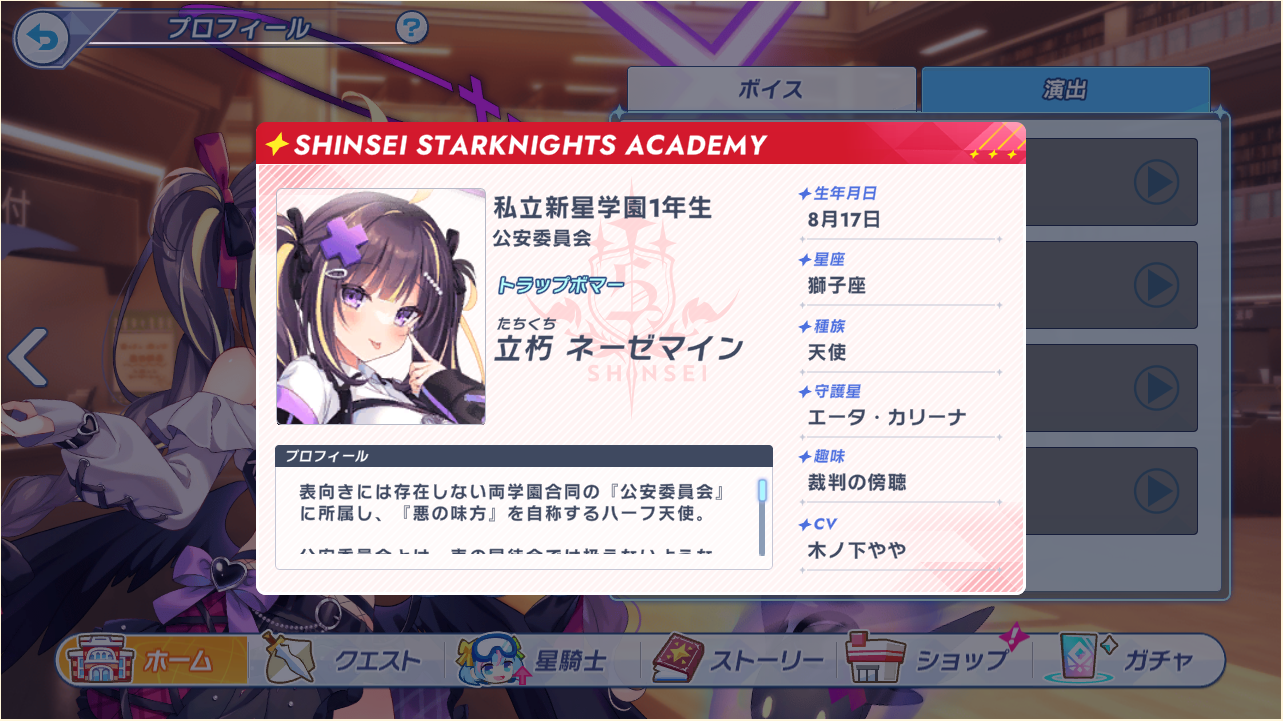Open the profile help question mark icon
This screenshot has width=1283, height=721.
(x=414, y=27)
